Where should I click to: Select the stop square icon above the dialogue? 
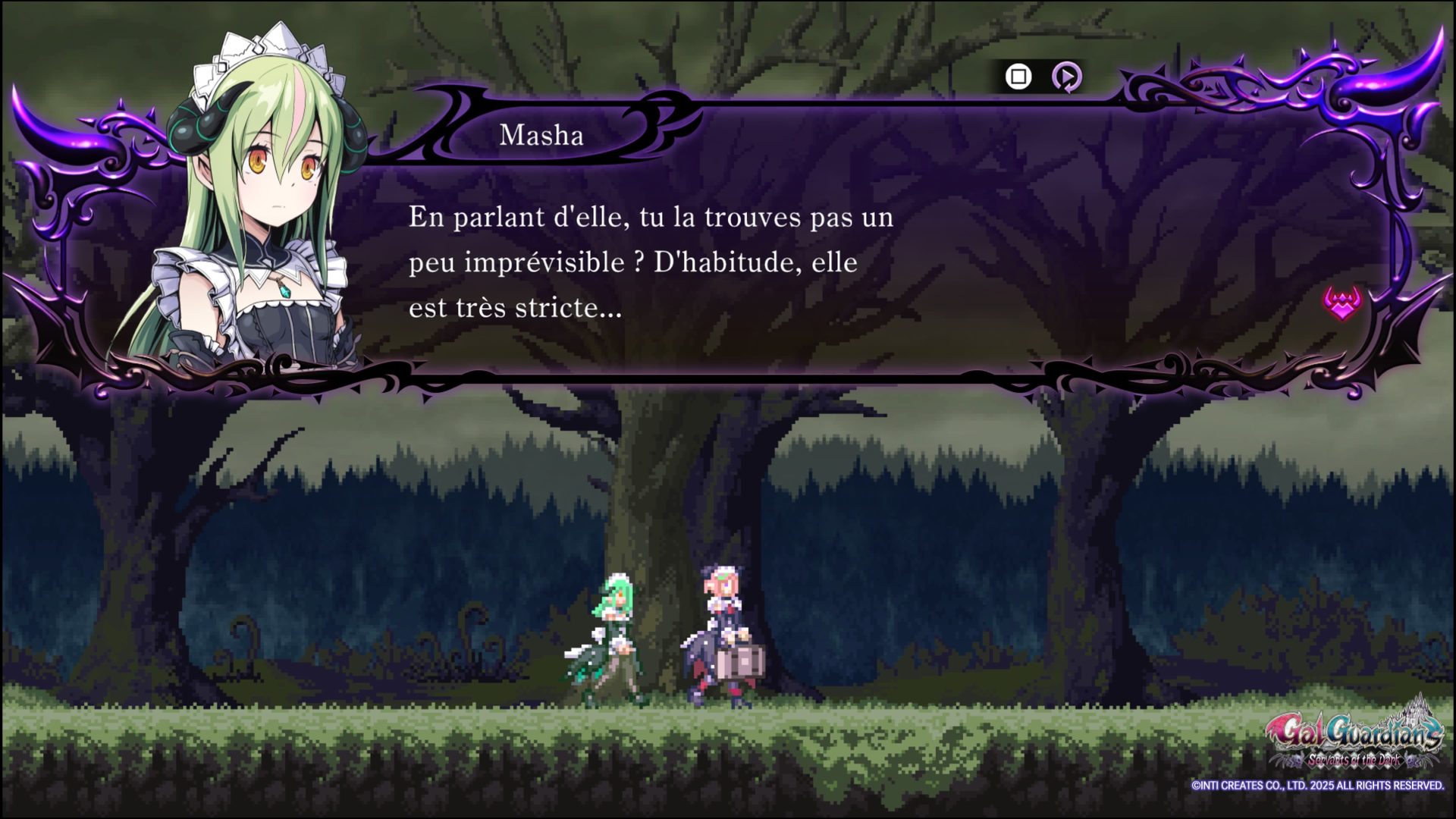point(1020,77)
